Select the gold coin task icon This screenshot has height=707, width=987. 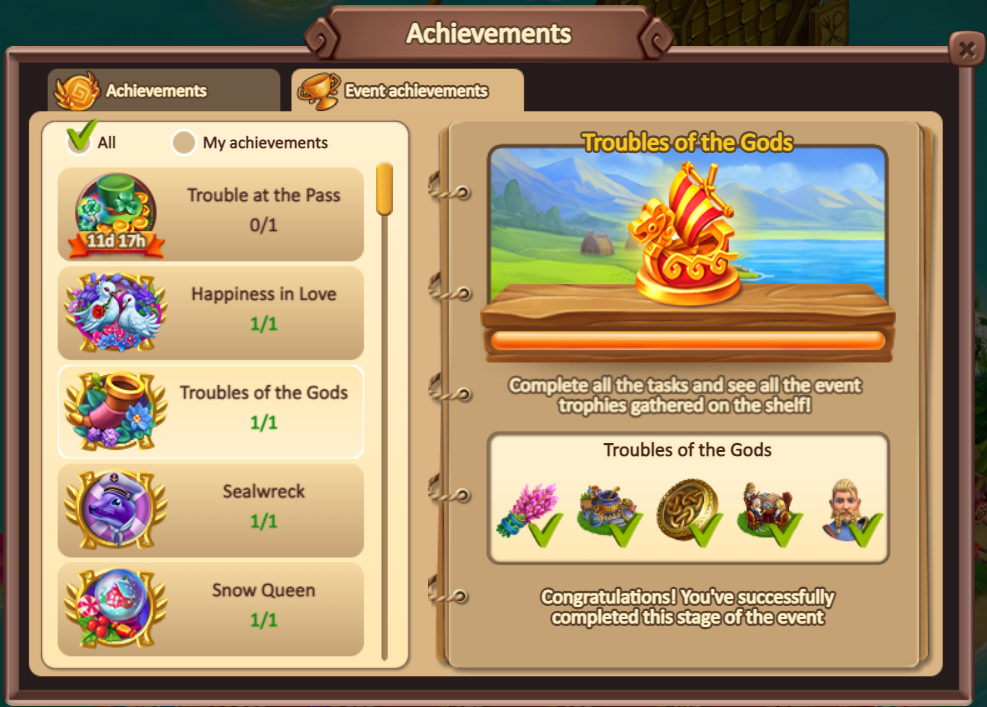[x=687, y=508]
